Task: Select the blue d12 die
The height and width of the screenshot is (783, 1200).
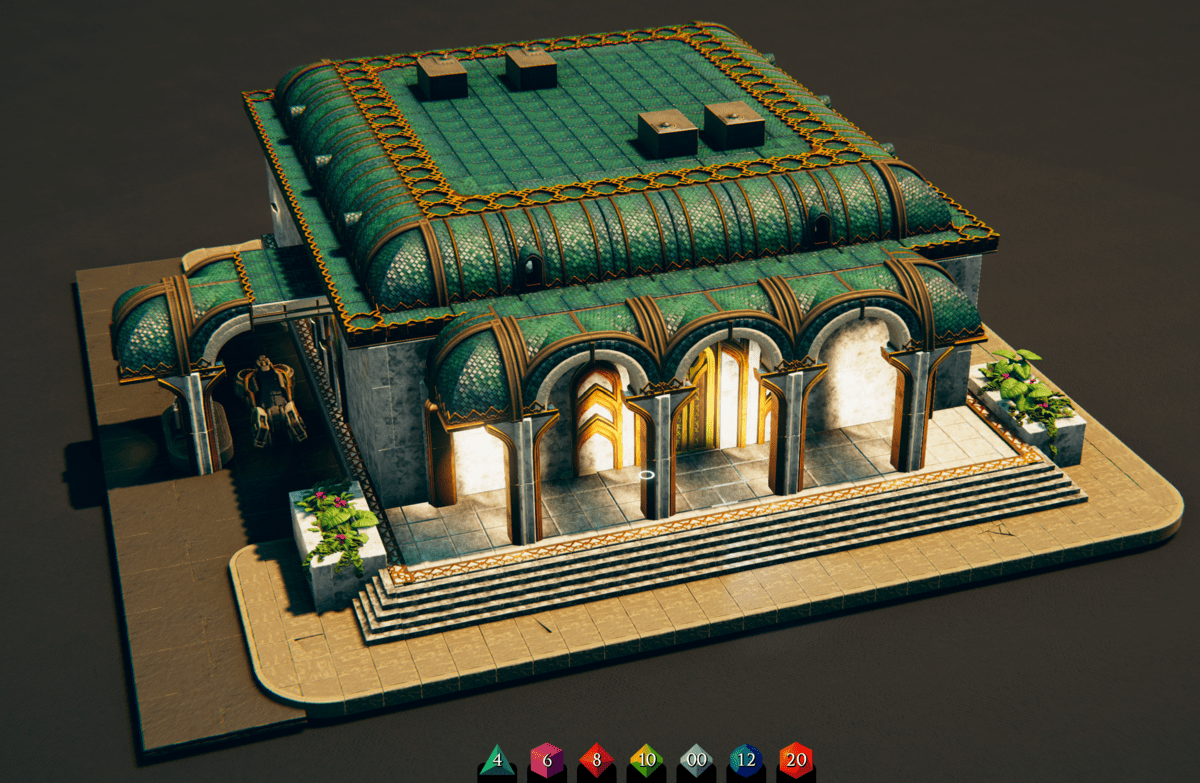Action: (746, 761)
